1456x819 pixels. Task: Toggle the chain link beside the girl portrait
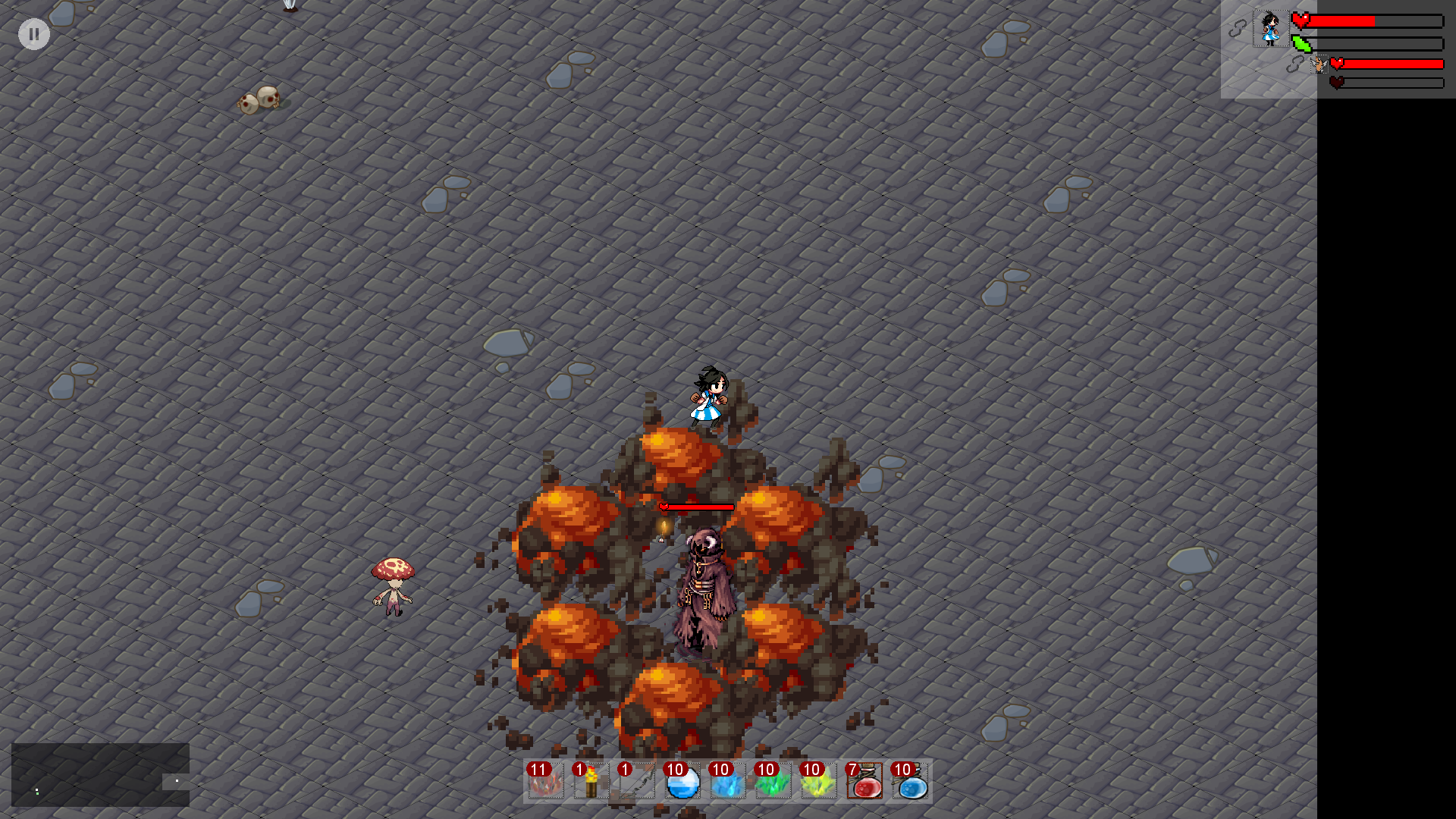[1238, 29]
